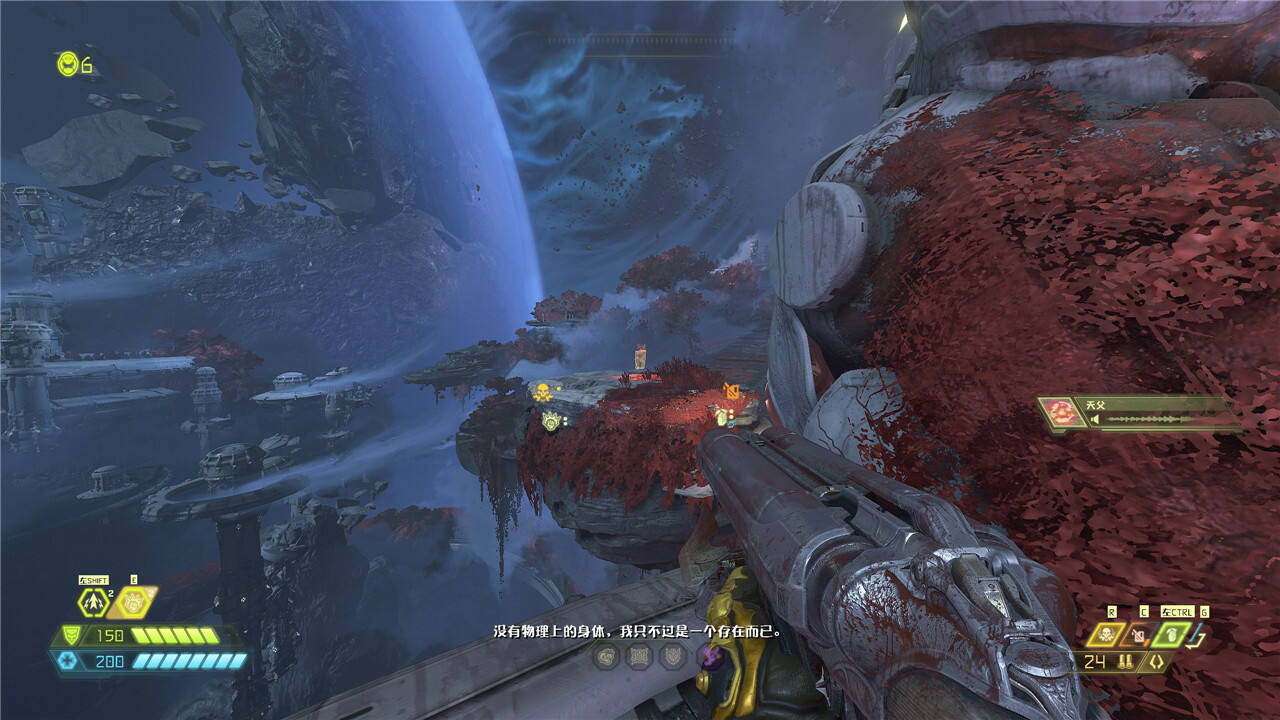The width and height of the screenshot is (1280, 720).
Task: Click the extra lives helmet icon
Action: point(68,64)
